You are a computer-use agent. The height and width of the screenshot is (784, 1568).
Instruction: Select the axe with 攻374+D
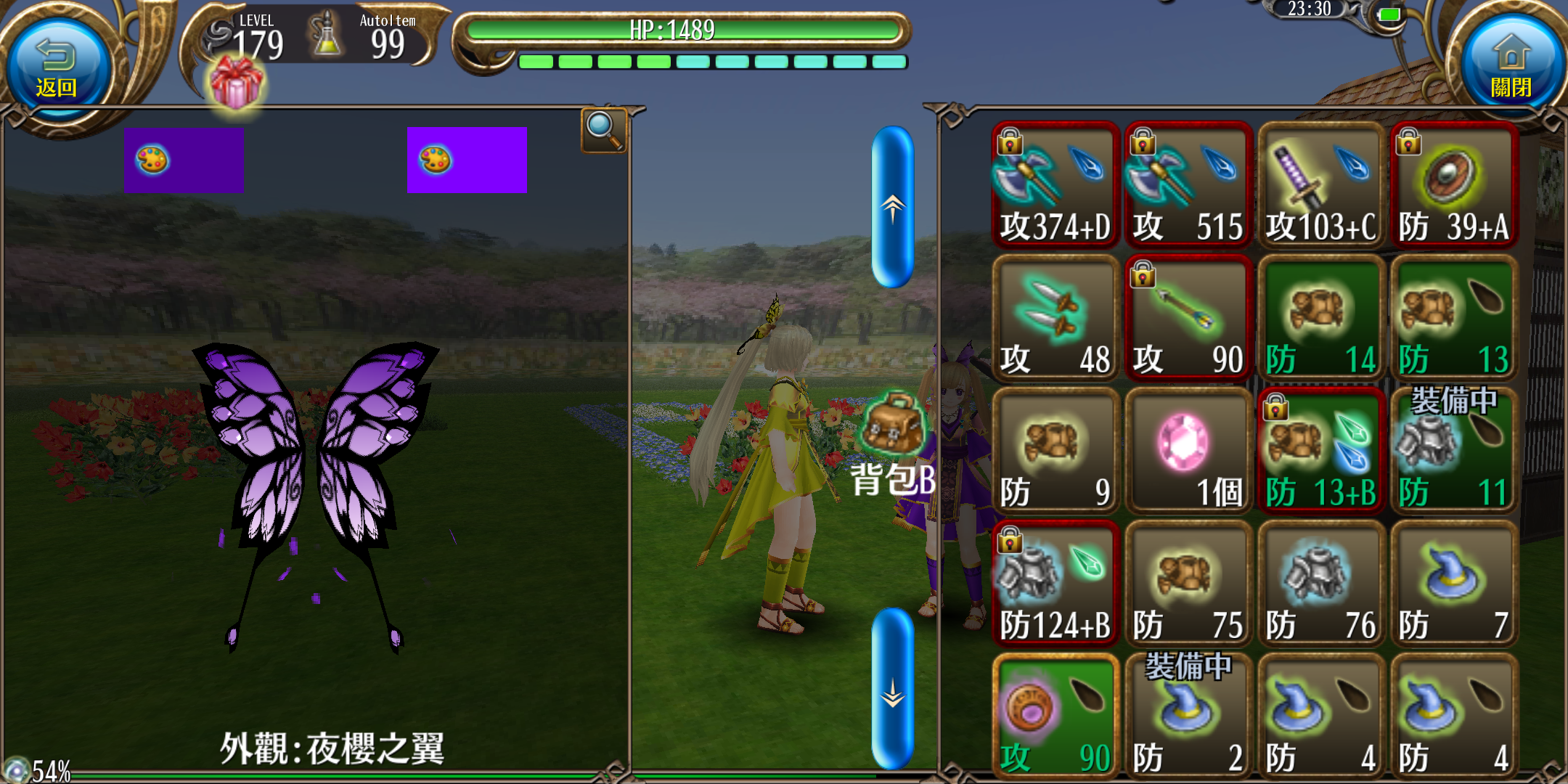click(1055, 185)
